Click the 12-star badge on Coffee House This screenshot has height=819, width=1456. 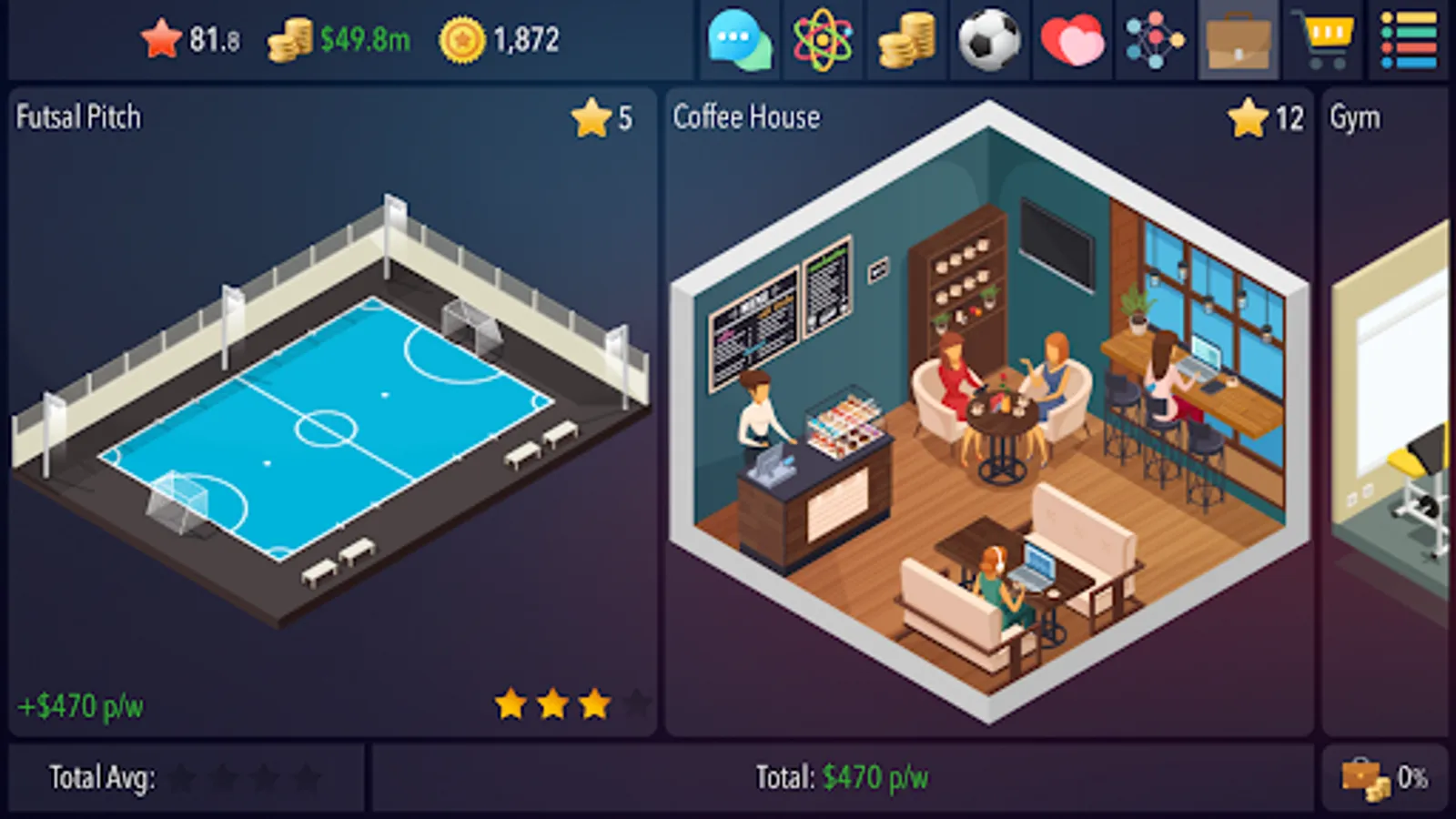click(1268, 116)
